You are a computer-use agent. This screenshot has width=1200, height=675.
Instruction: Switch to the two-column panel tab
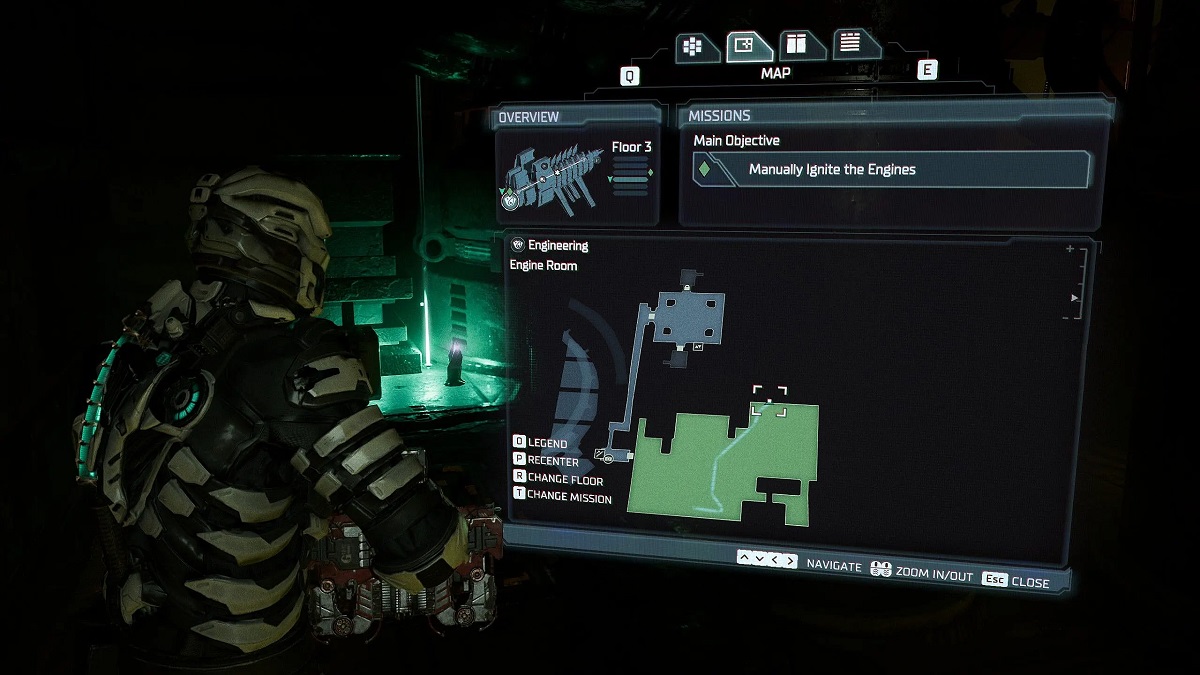pyautogui.click(x=797, y=45)
